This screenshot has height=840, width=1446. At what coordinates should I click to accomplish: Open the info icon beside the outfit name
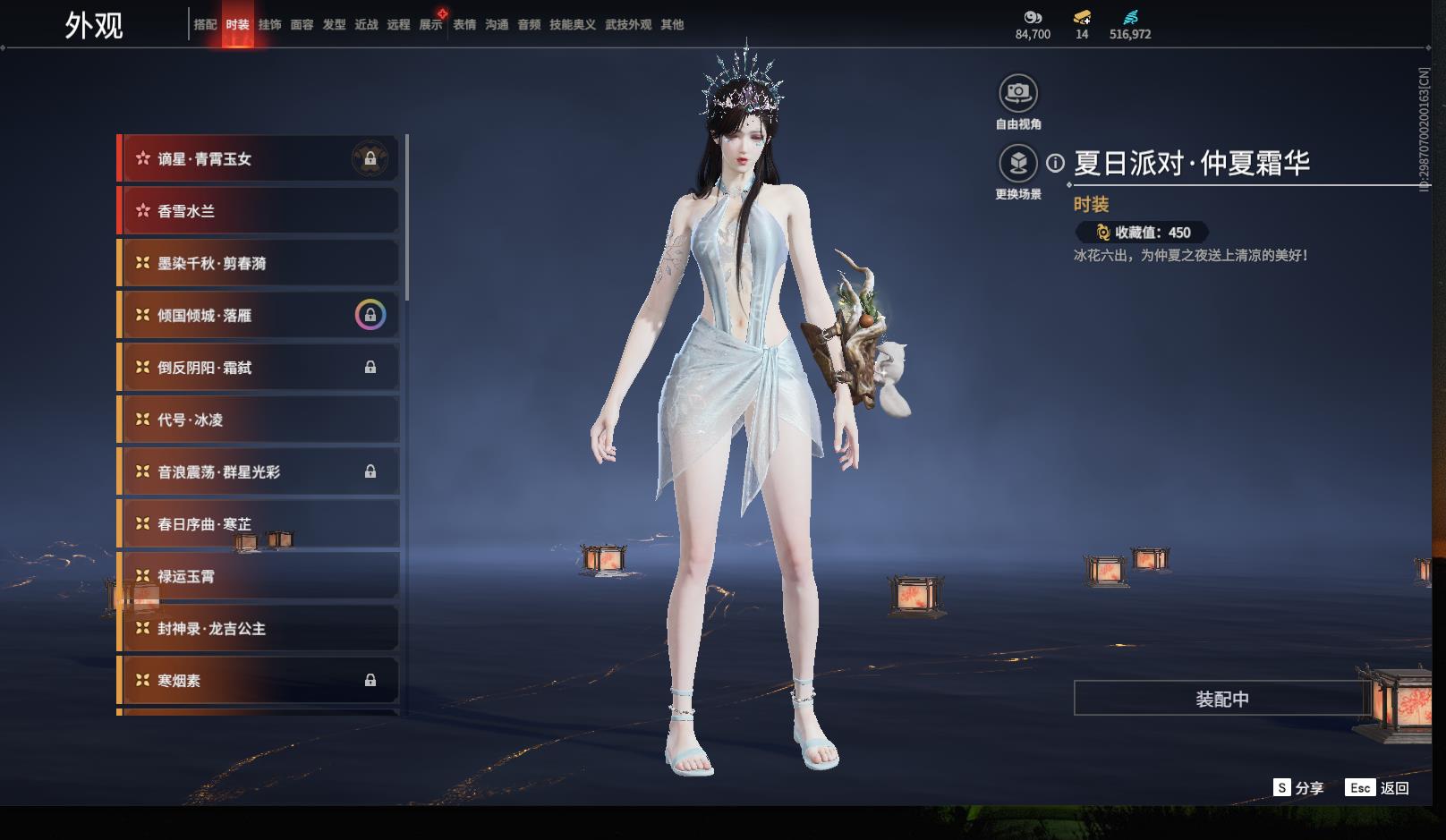point(1056,163)
